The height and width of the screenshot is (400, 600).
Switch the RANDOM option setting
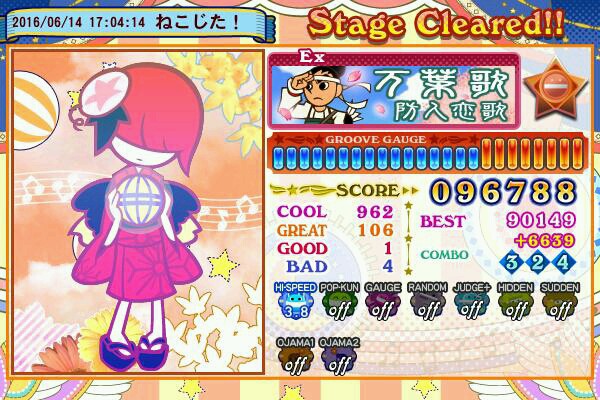tap(427, 303)
